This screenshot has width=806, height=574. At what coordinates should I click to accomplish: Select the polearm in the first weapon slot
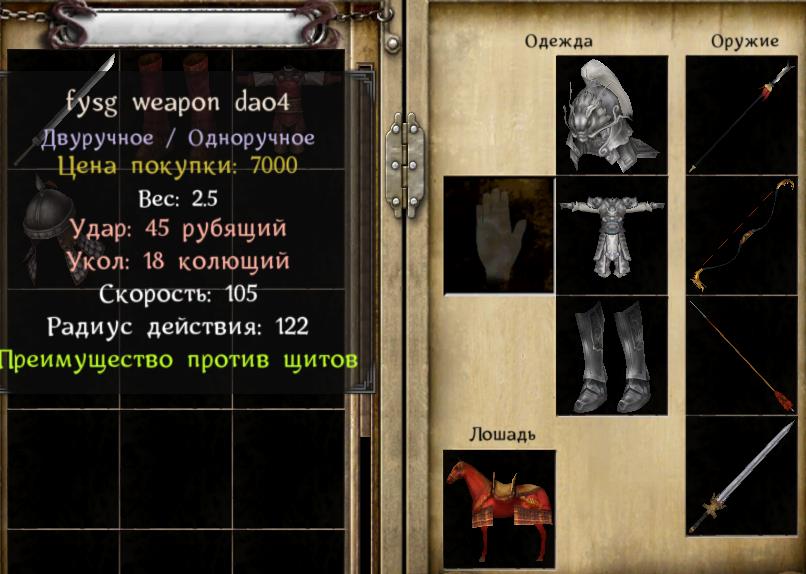[741, 114]
